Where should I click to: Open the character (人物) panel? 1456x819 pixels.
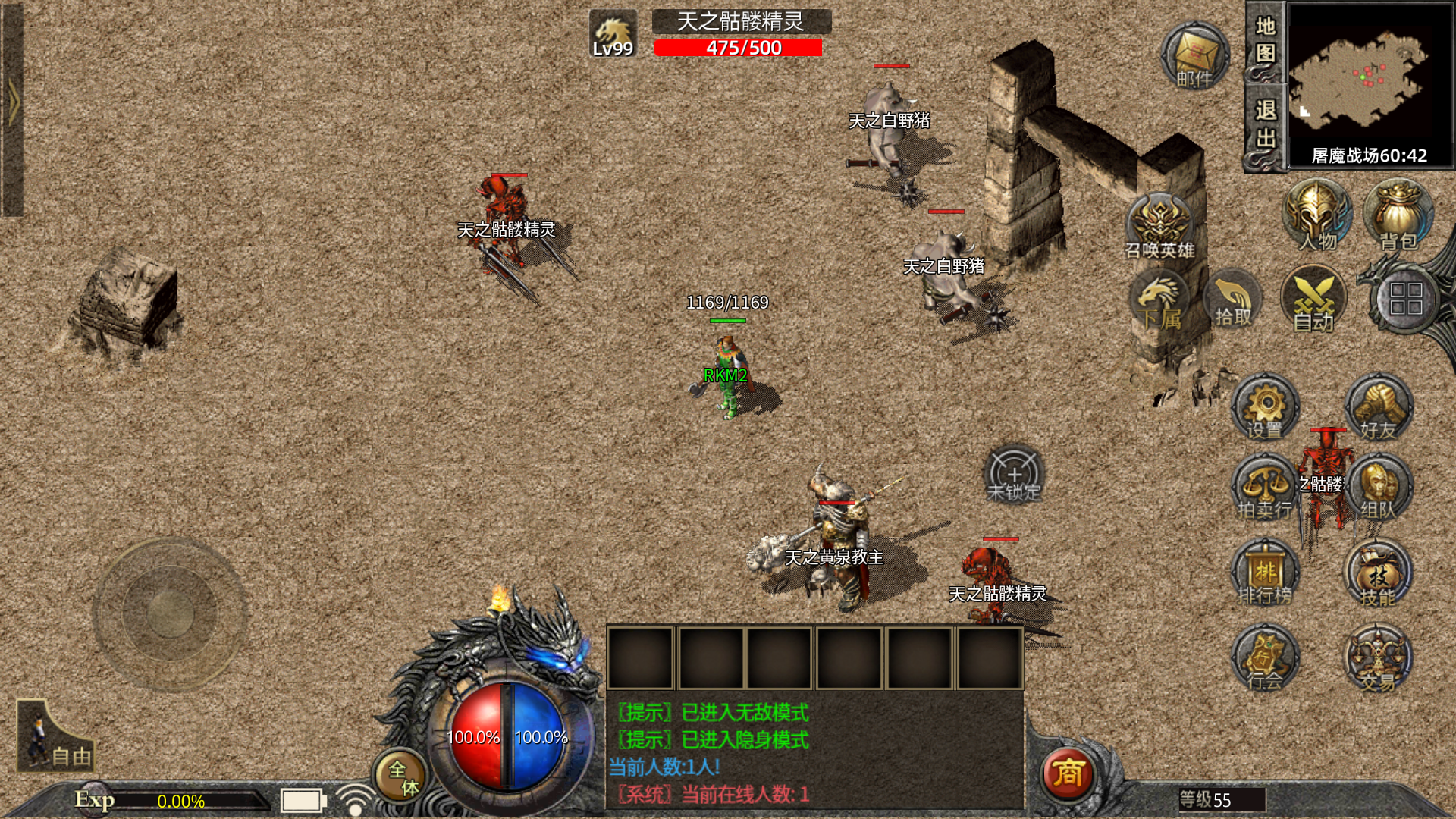pyautogui.click(x=1317, y=216)
